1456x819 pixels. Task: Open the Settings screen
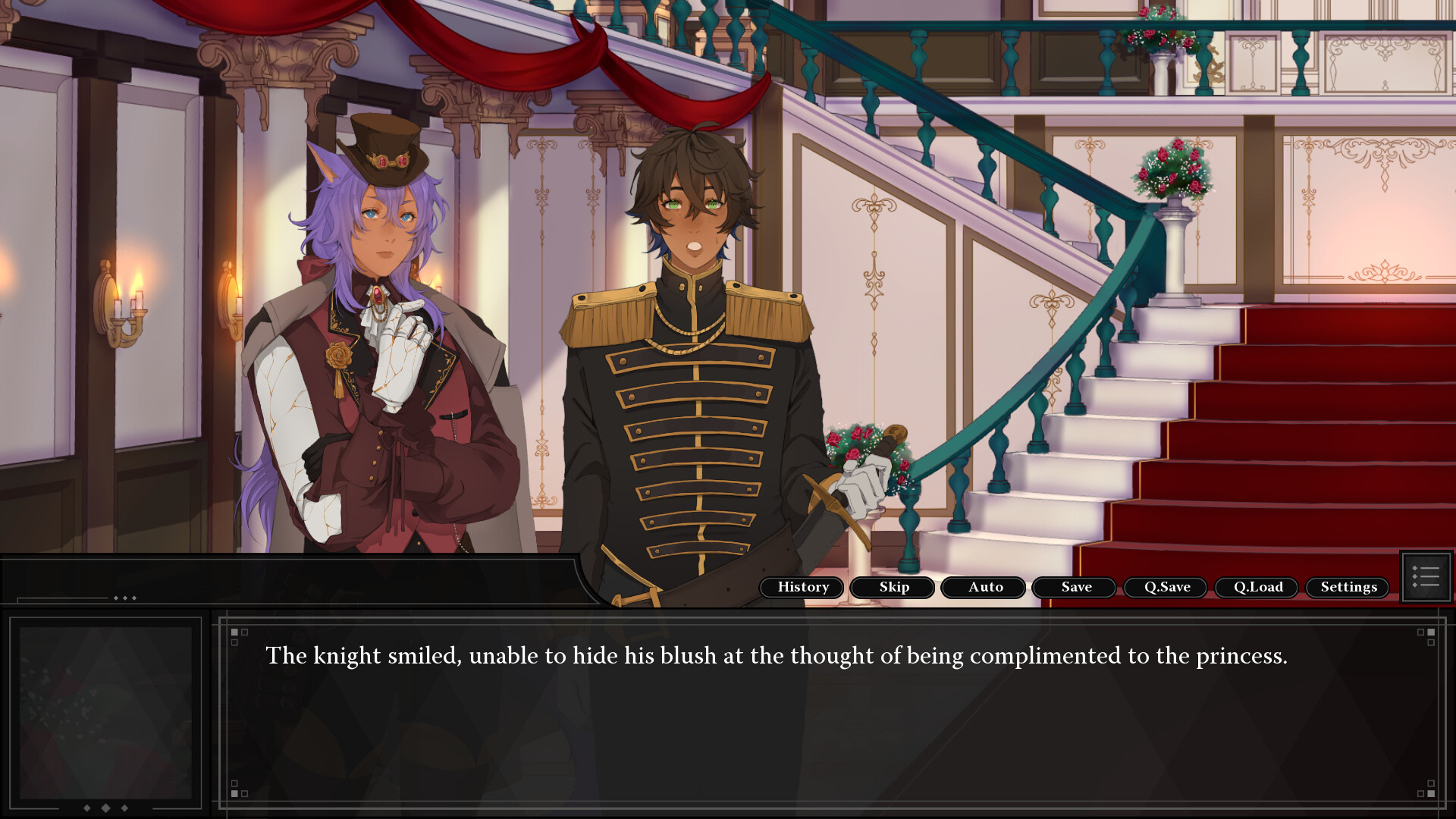coord(1347,587)
